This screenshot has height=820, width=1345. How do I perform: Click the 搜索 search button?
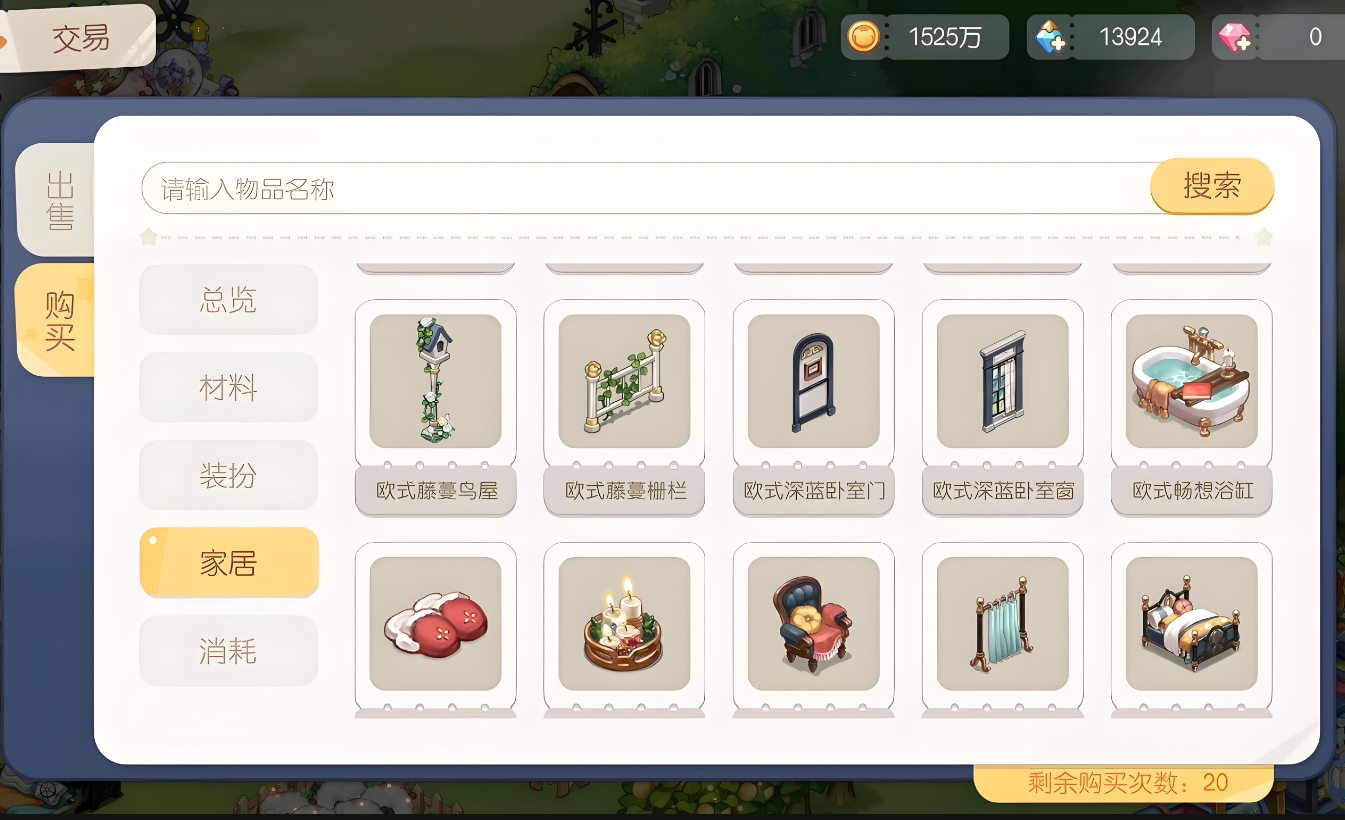pos(1212,186)
